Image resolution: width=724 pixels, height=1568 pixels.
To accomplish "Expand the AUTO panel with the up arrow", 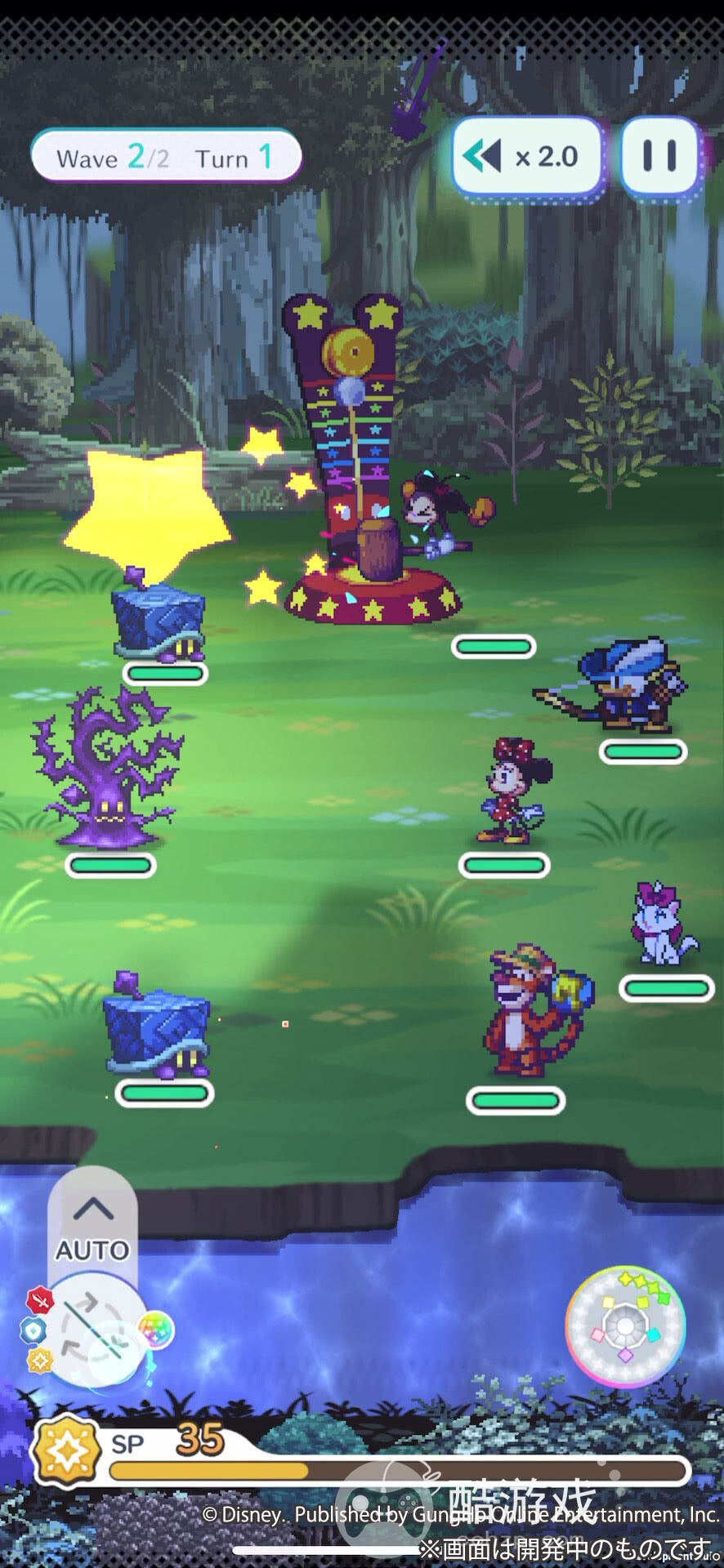I will point(93,1208).
